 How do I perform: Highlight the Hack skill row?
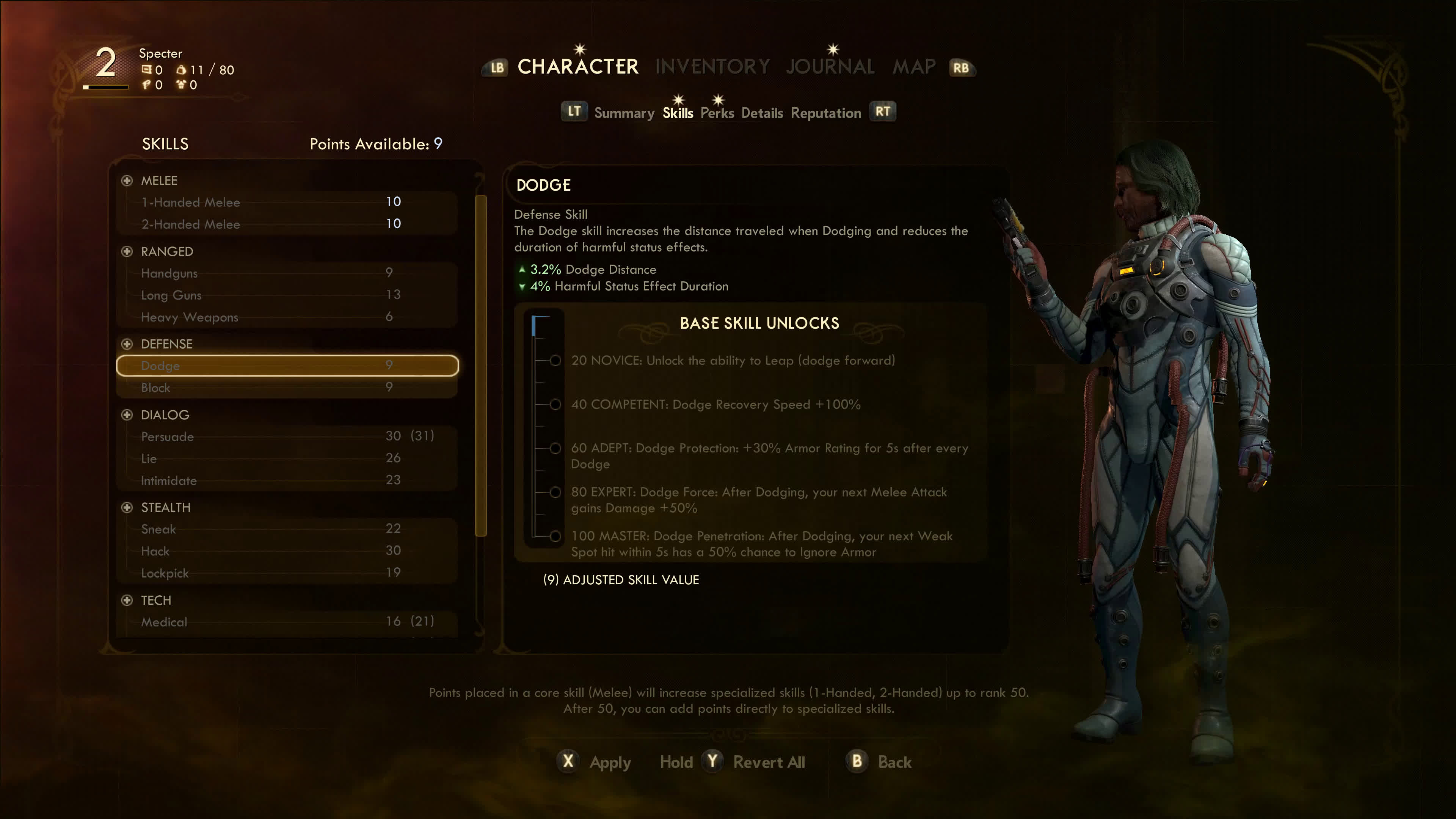[x=287, y=551]
